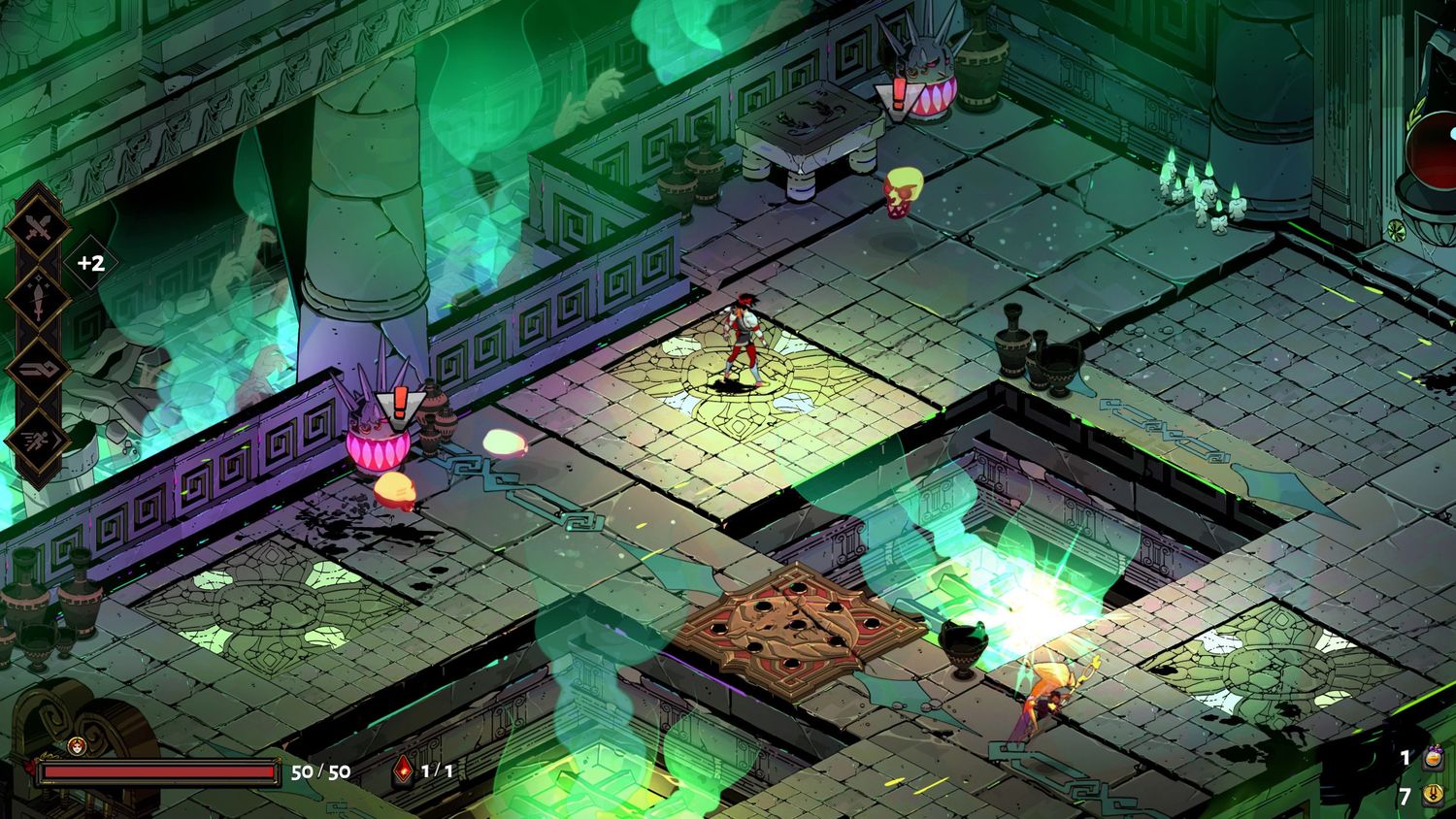
Task: Select the single sword Special boon slot
Action: [x=37, y=300]
